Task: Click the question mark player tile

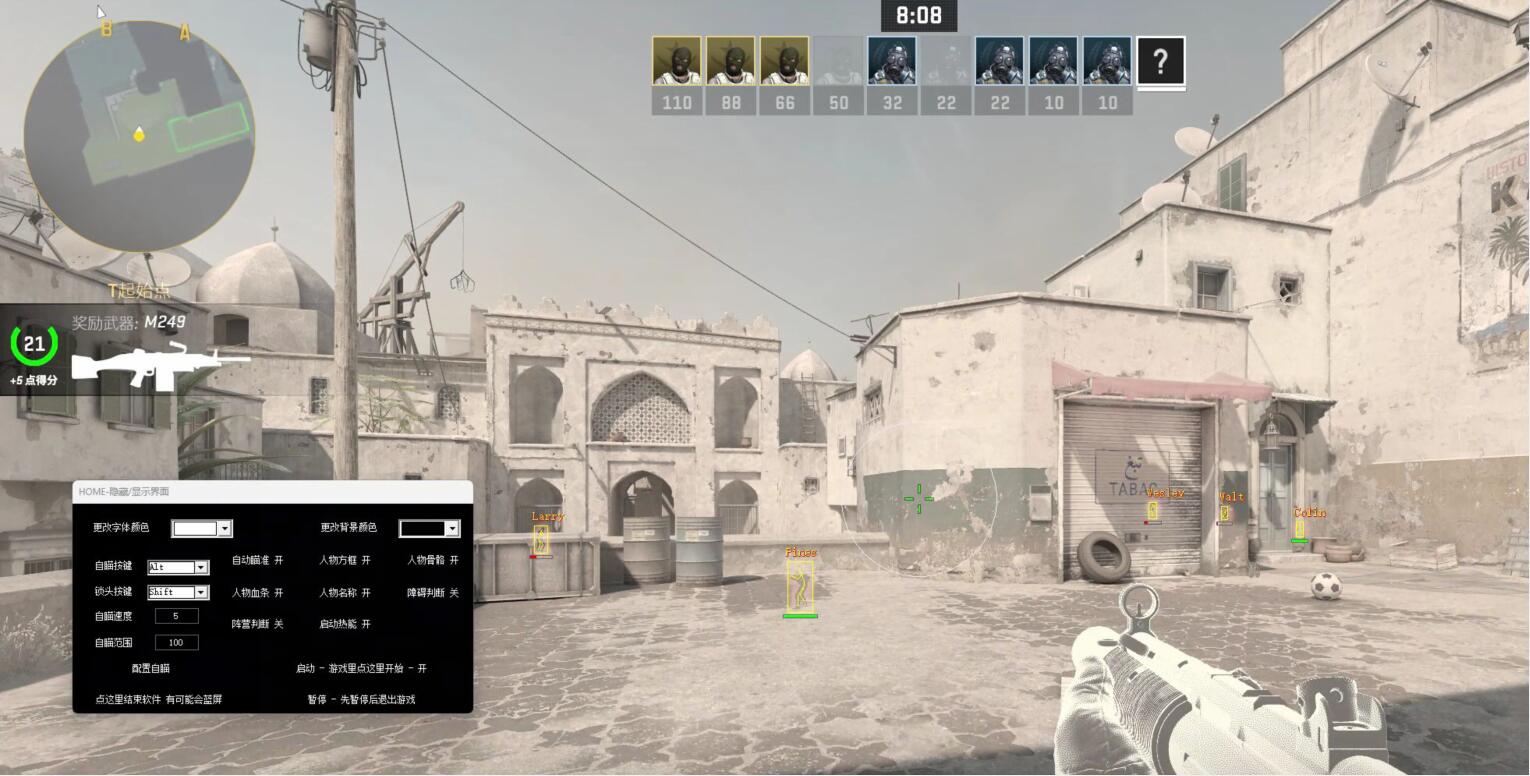Action: coord(1161,62)
